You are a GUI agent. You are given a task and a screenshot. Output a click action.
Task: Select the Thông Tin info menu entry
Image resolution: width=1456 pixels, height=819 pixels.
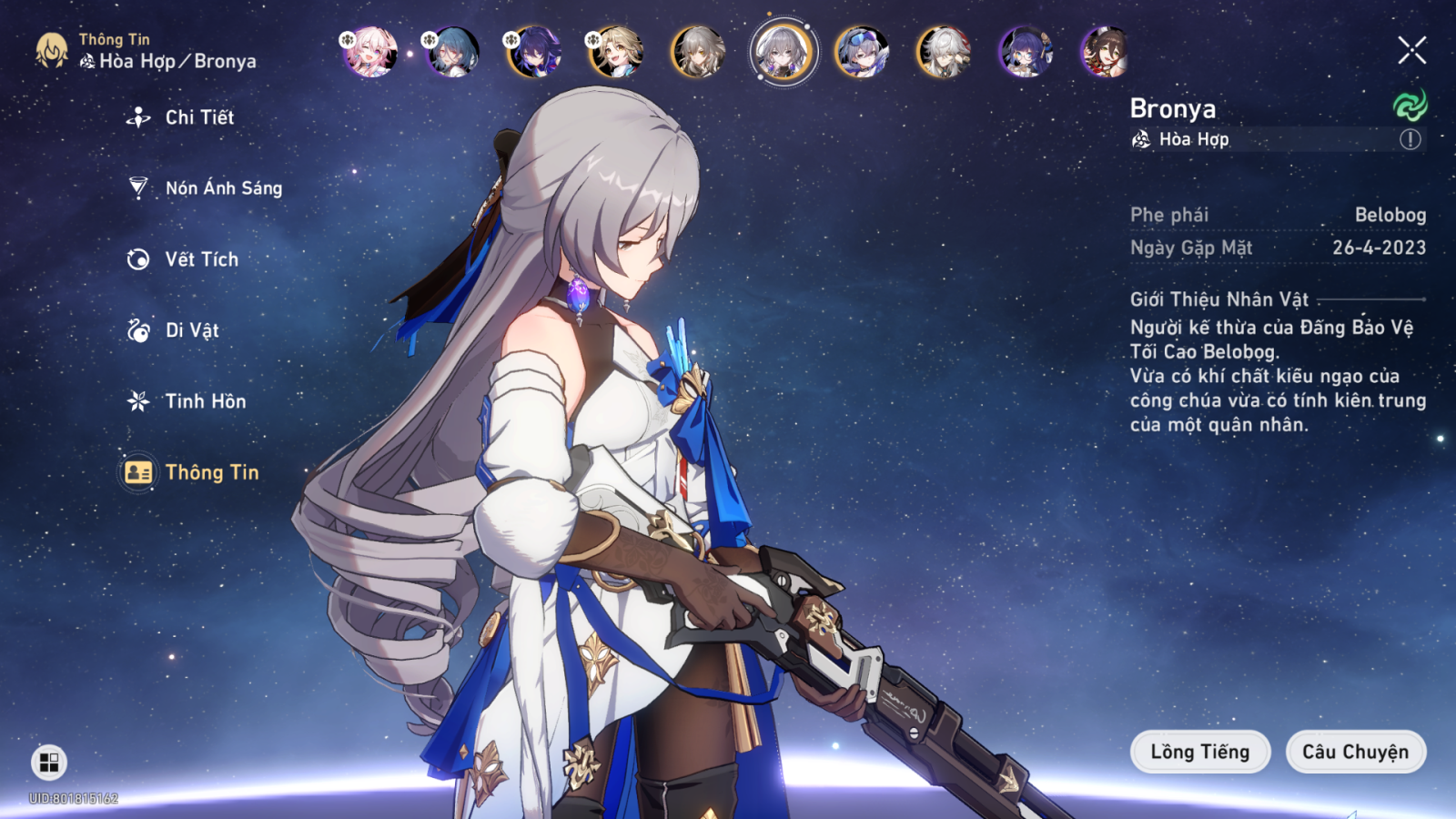[211, 472]
